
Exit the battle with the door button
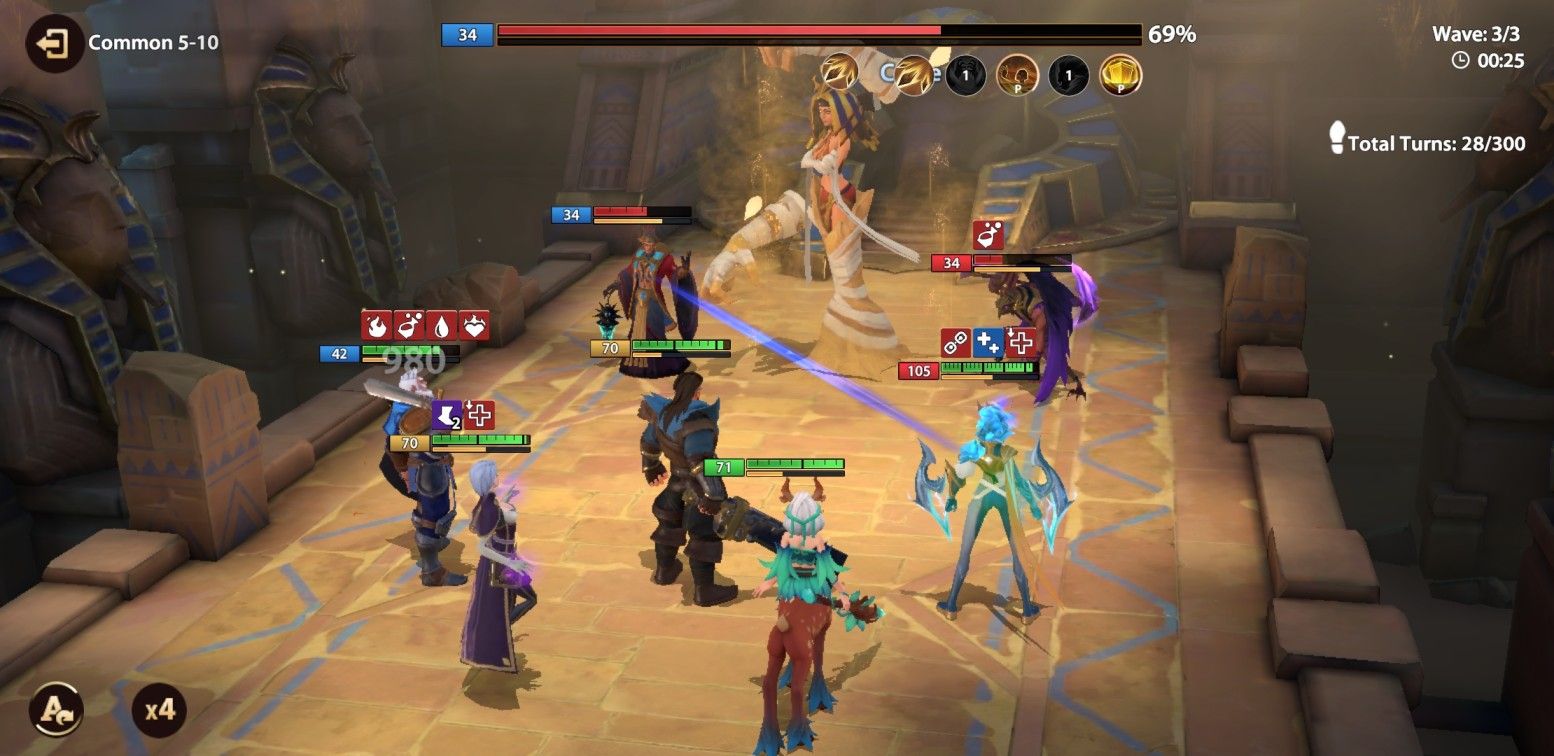(x=54, y=43)
